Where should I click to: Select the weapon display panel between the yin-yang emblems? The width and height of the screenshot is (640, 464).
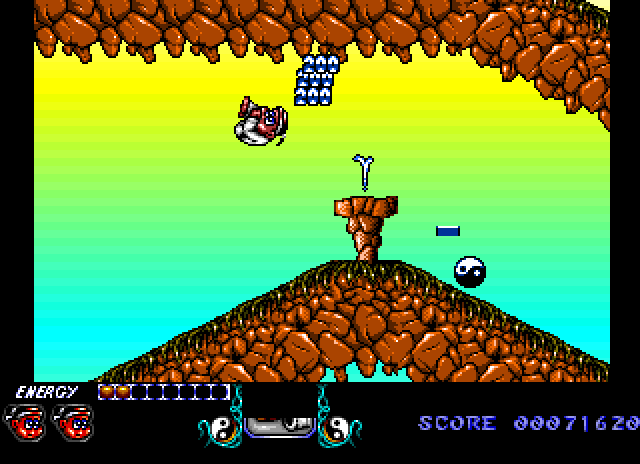(277, 426)
